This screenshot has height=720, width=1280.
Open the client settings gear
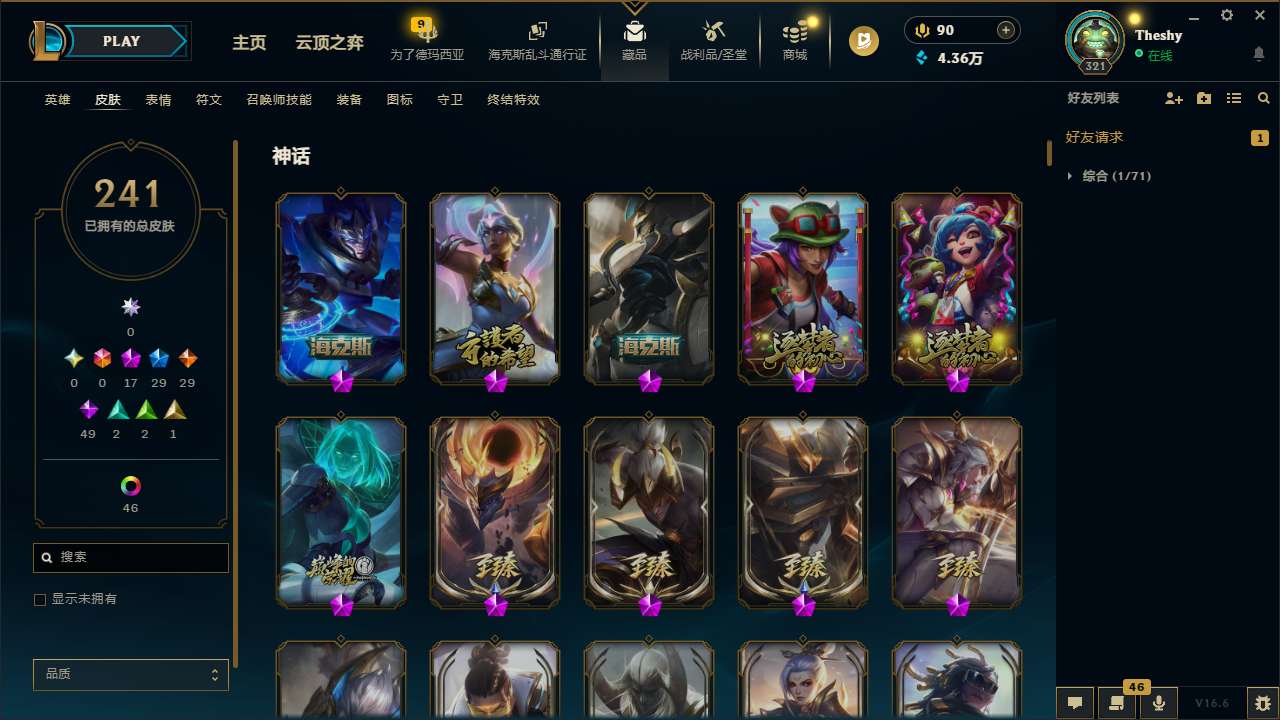point(1226,15)
